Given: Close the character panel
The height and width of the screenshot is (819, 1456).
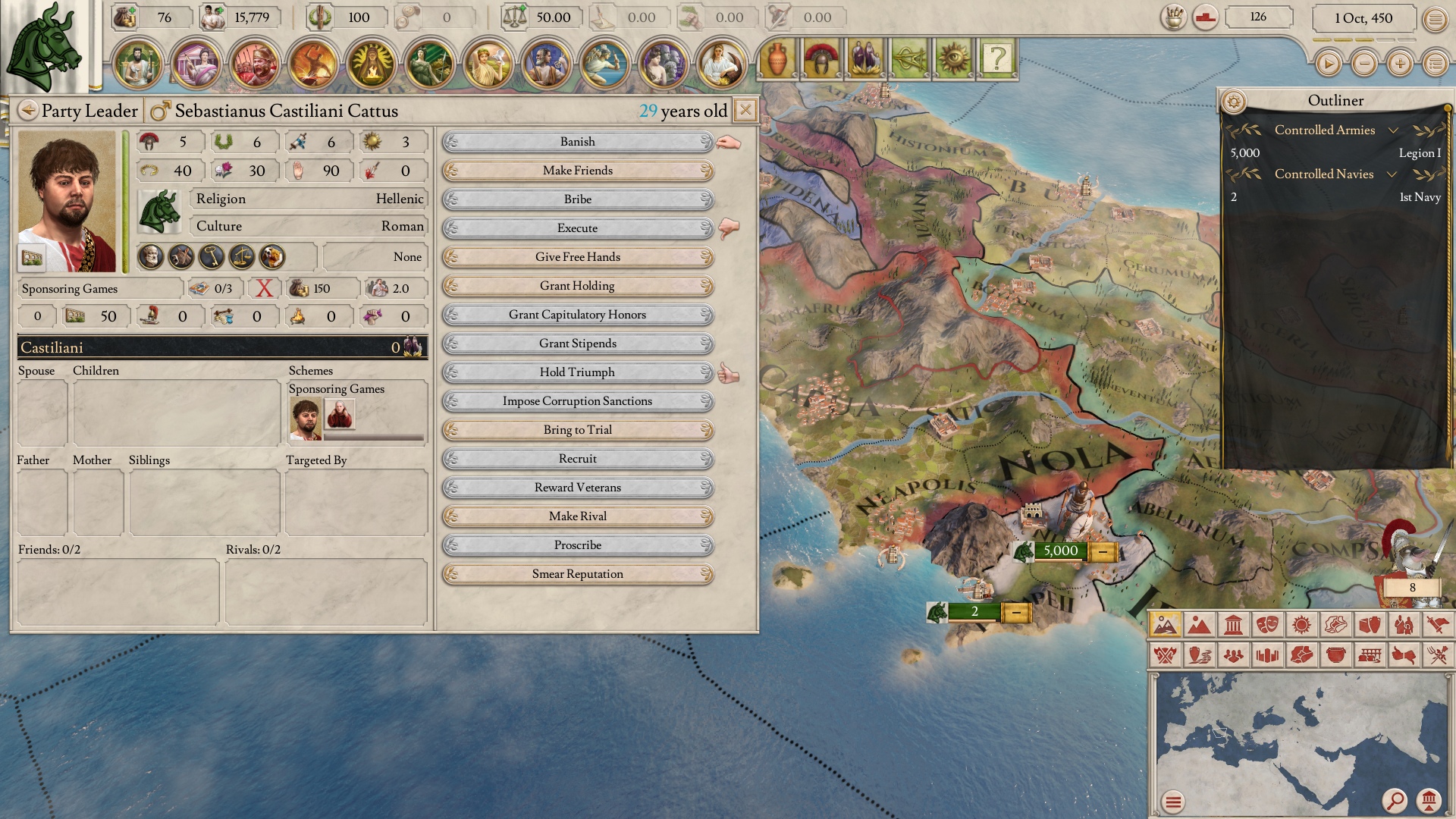Looking at the screenshot, I should tap(745, 111).
